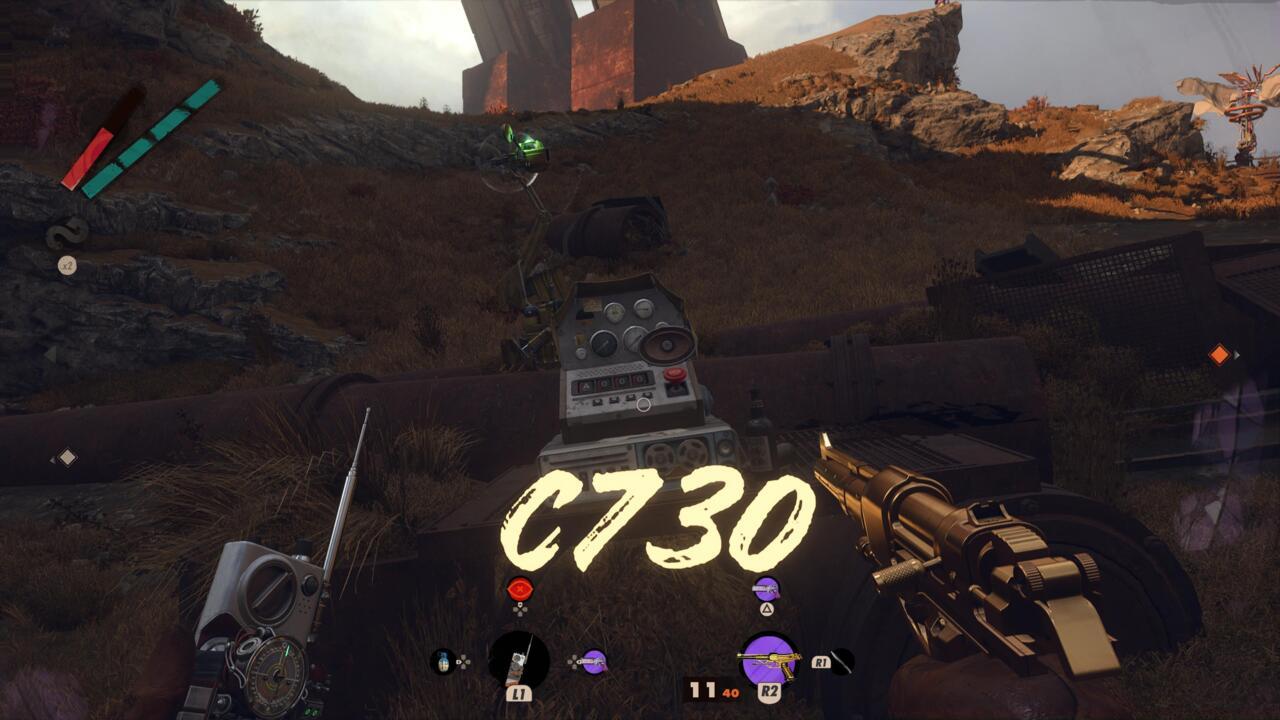Viewport: 1280px width, 720px height.
Task: Click the L1 button label
Action: click(x=519, y=693)
